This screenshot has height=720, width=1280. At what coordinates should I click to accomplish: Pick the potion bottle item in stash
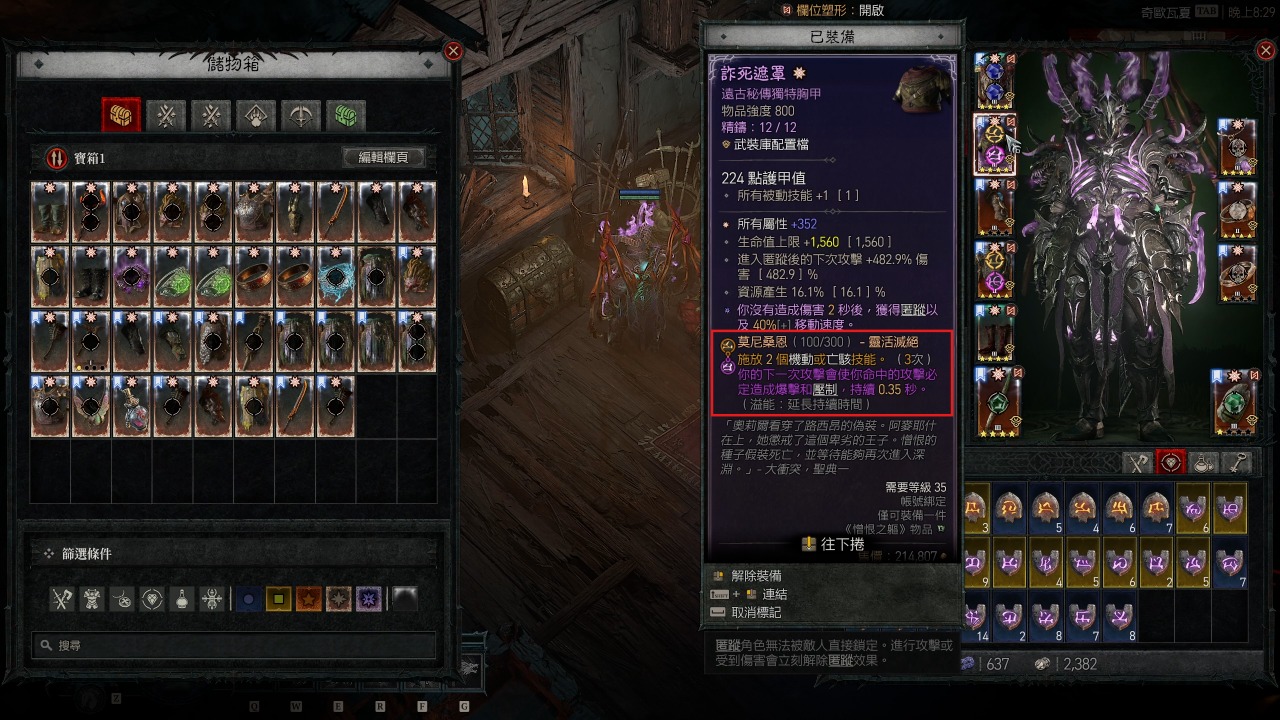pyautogui.click(x=132, y=406)
